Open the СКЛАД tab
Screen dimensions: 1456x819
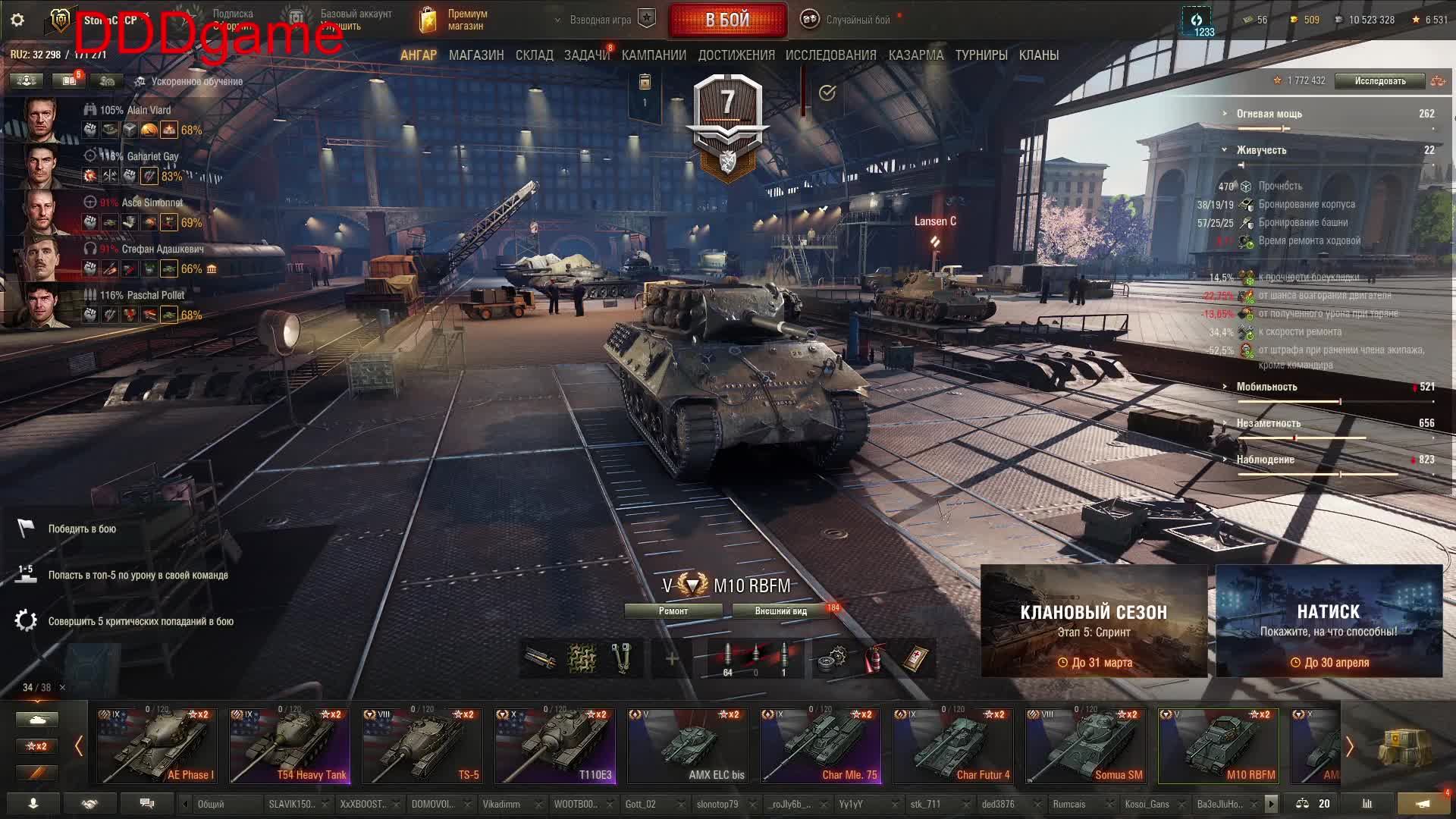coord(534,55)
